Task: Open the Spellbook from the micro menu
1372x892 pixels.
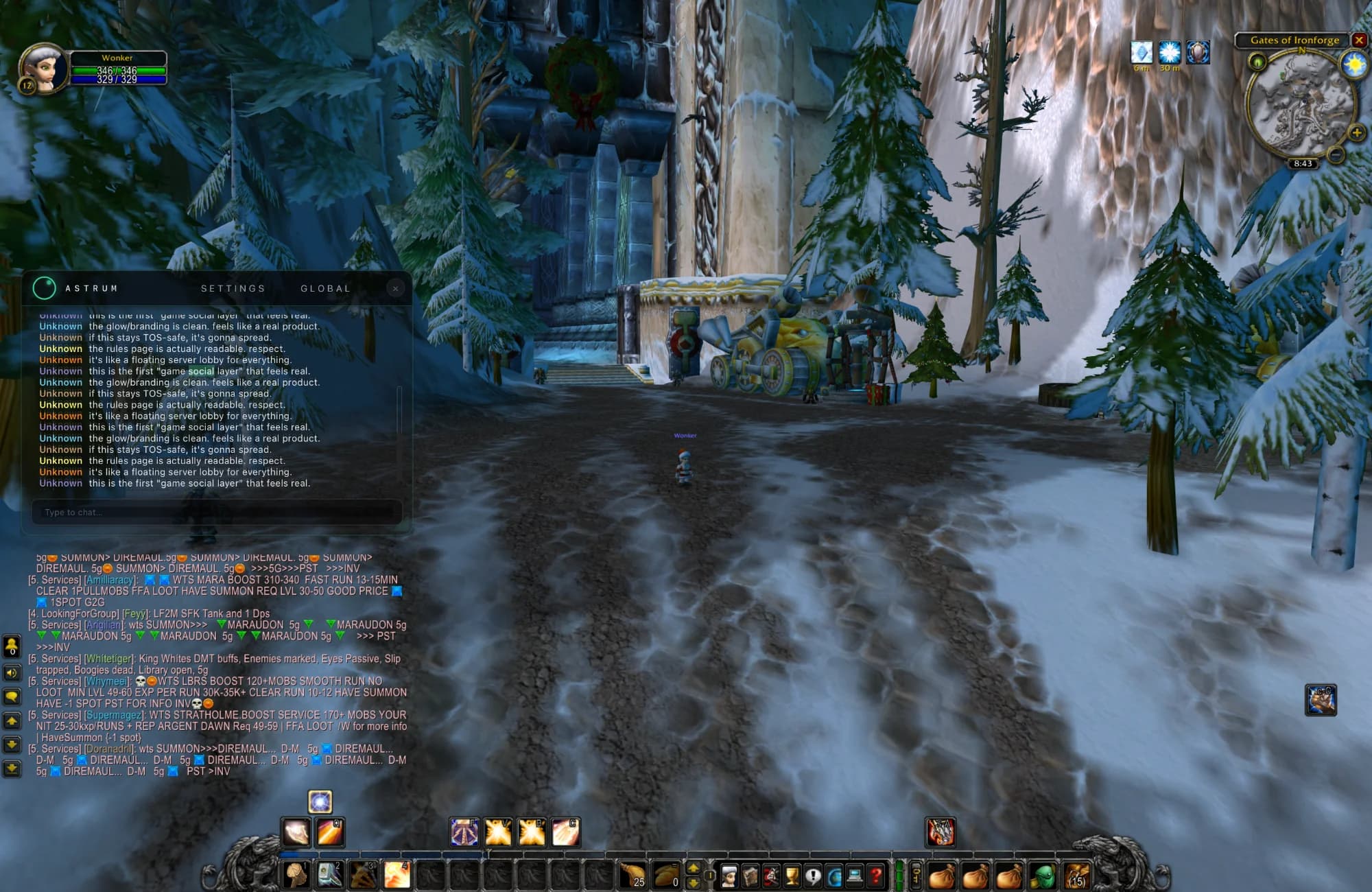Action: click(750, 874)
